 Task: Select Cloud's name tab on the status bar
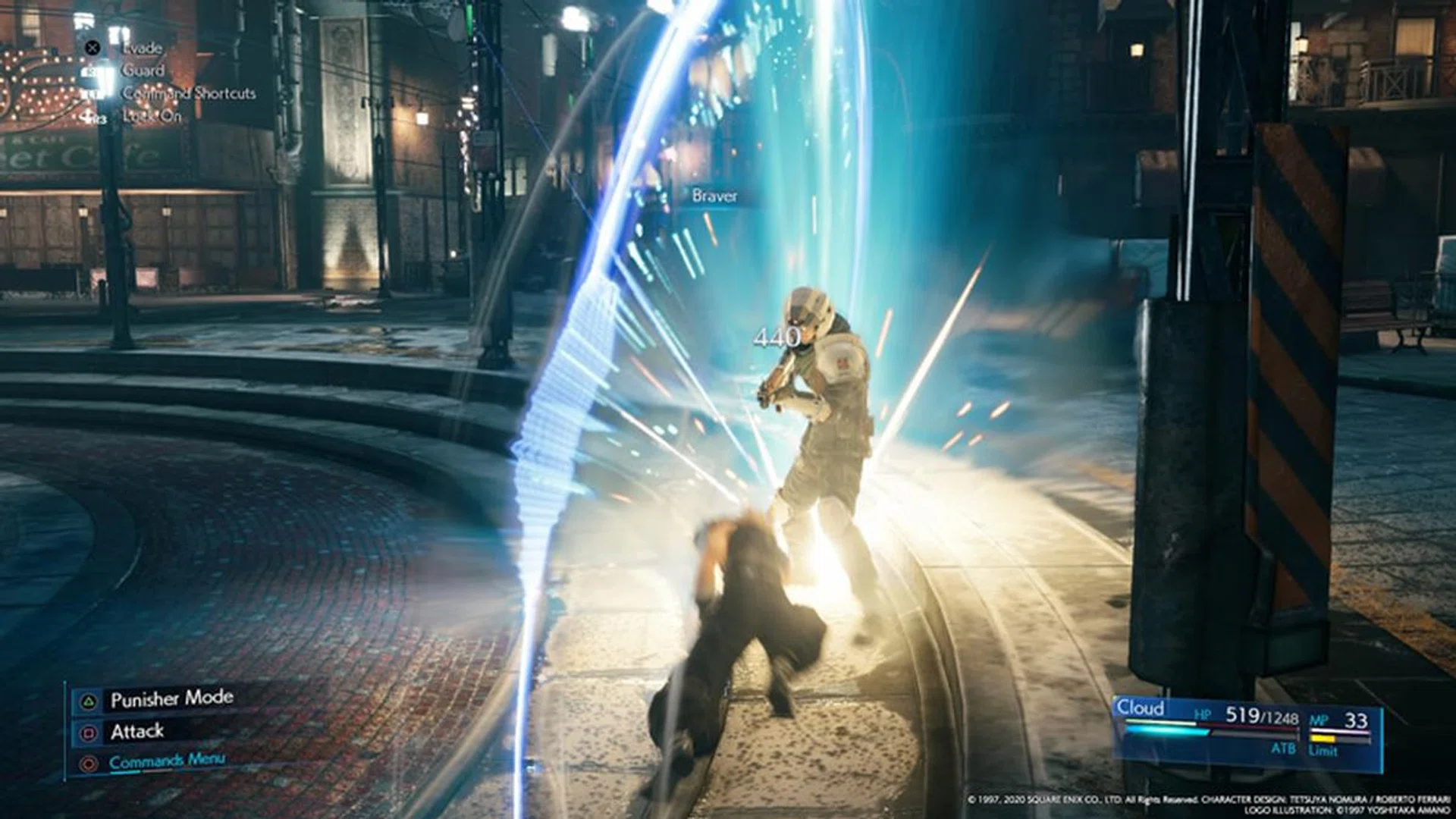(x=1141, y=708)
